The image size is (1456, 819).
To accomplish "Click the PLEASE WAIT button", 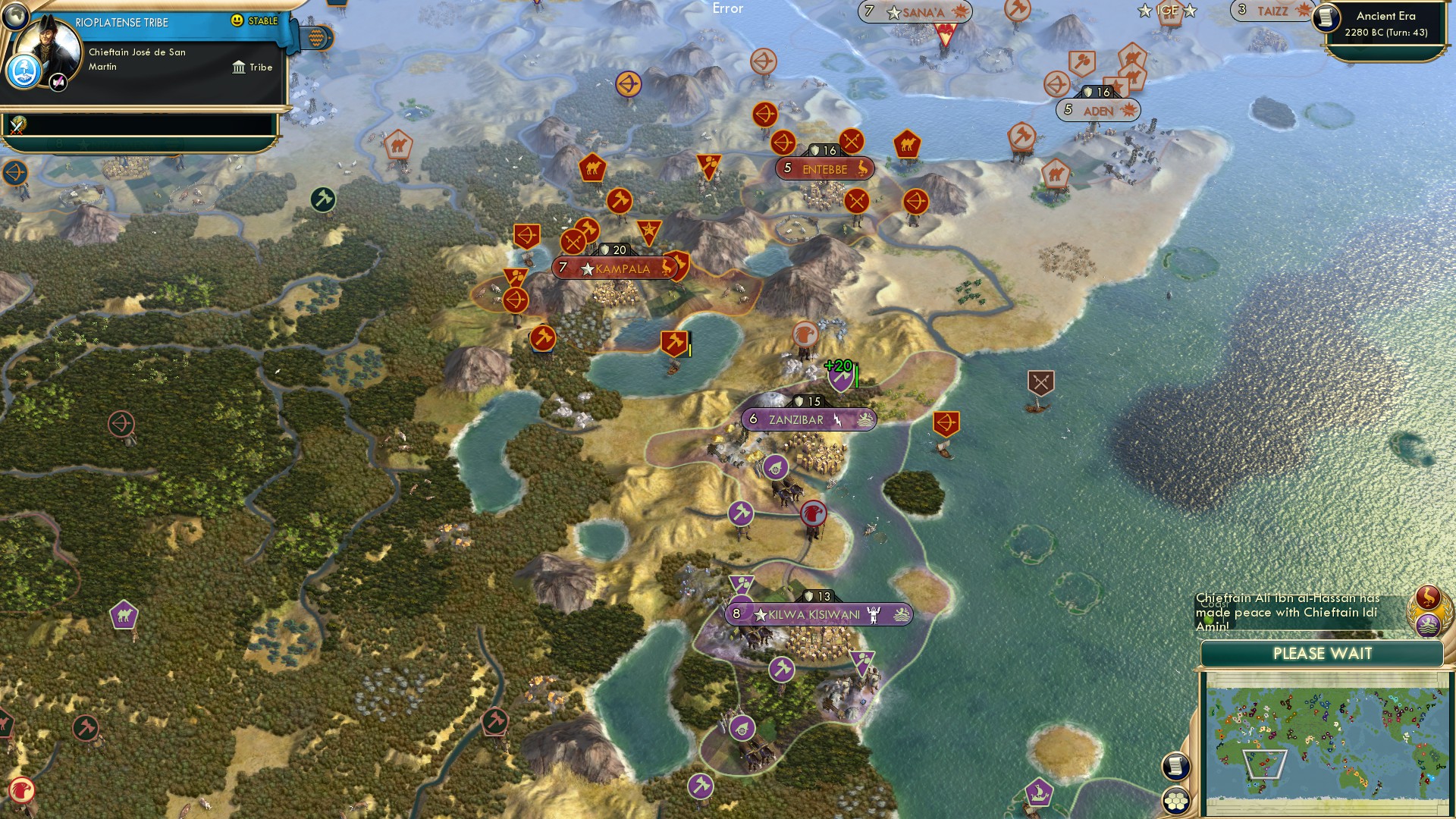I will (1323, 653).
